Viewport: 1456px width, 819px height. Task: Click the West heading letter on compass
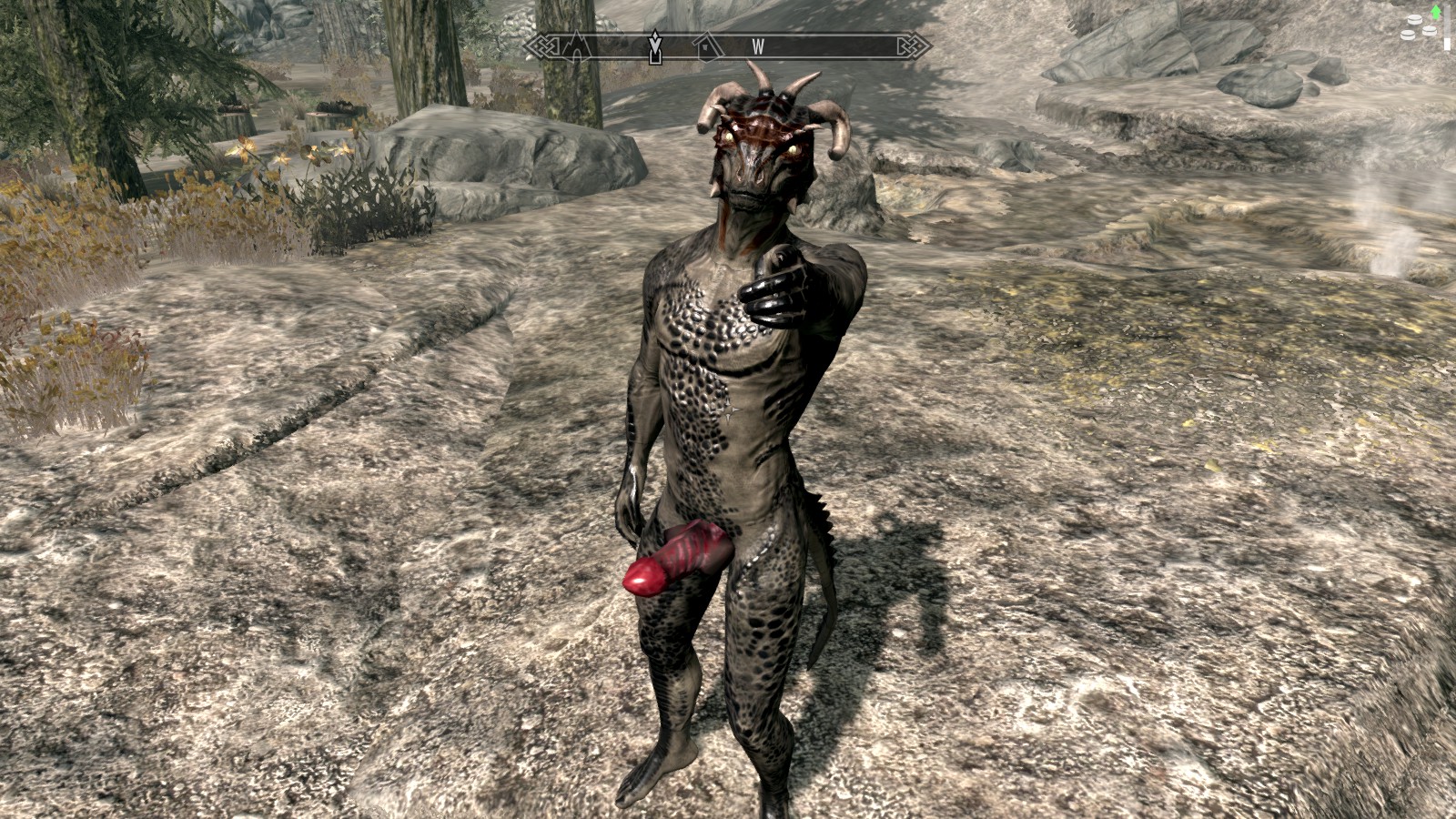(757, 45)
